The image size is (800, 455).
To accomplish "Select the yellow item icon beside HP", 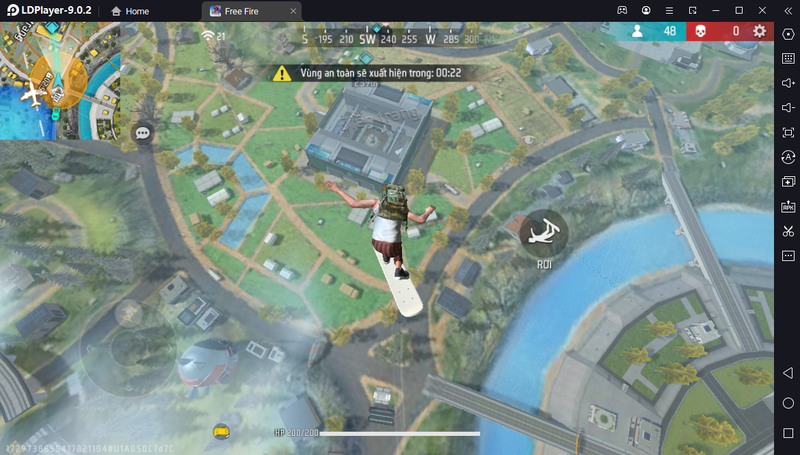I will point(222,431).
